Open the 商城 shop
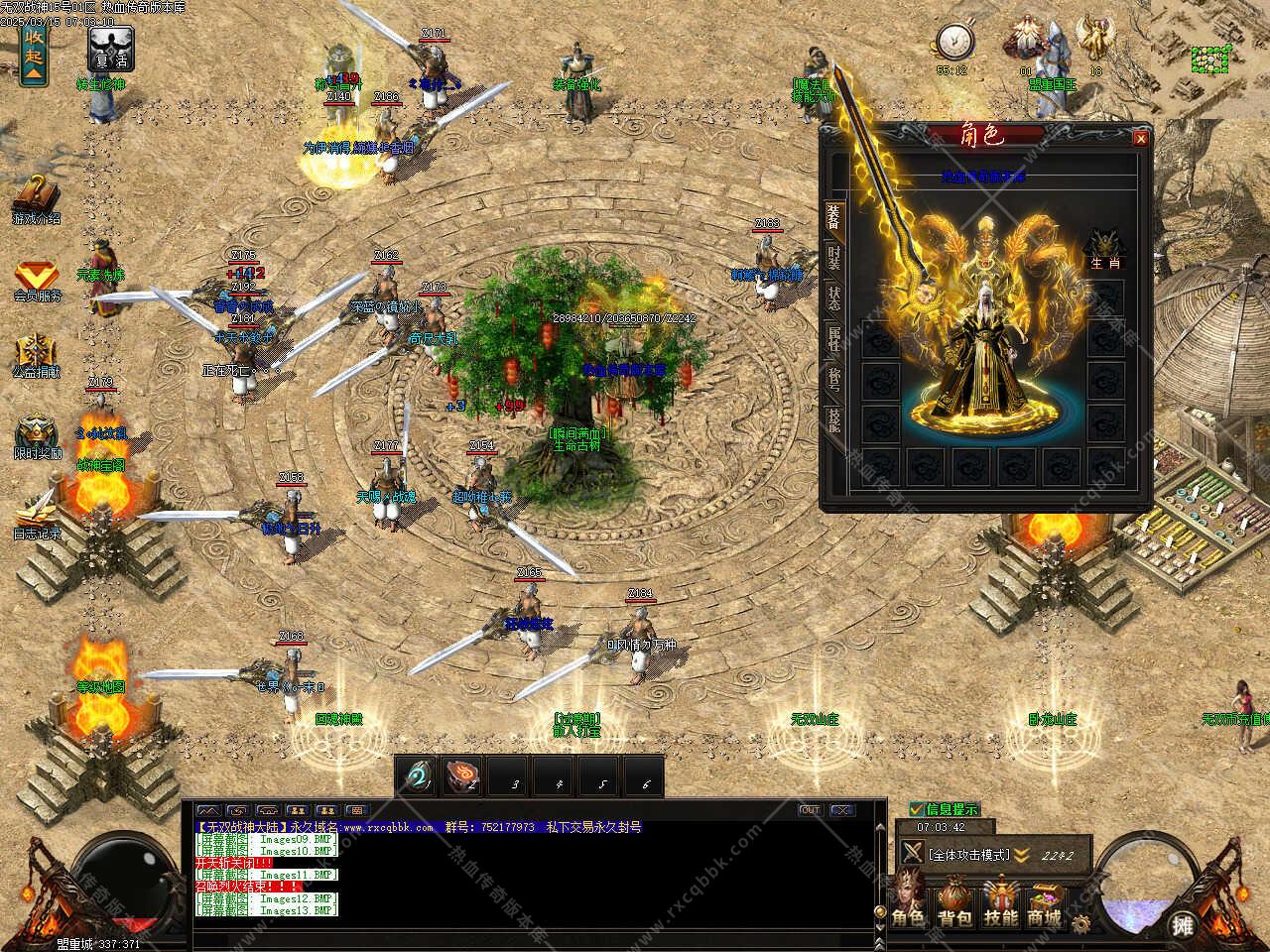Viewport: 1270px width, 952px height. coord(1044,900)
